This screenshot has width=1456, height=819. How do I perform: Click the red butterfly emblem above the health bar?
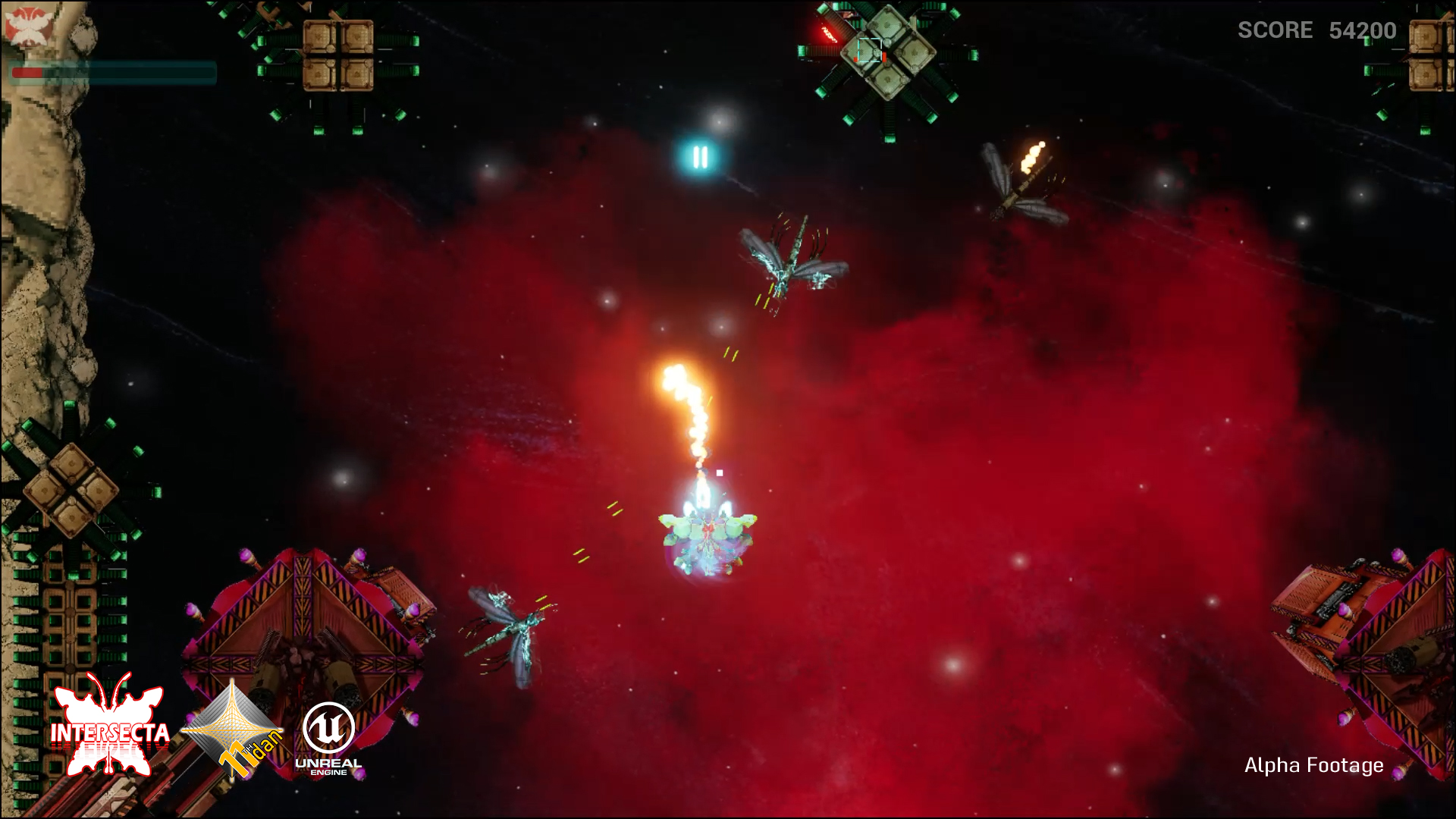point(26,24)
